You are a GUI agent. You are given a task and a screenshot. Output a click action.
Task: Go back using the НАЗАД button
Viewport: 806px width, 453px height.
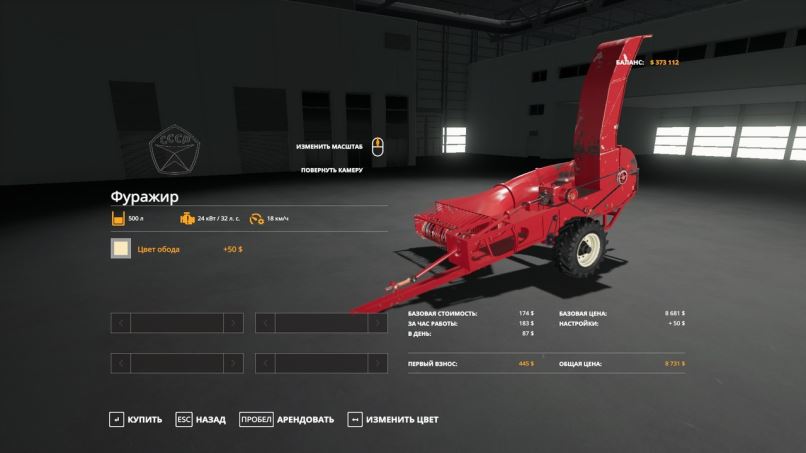tap(201, 419)
